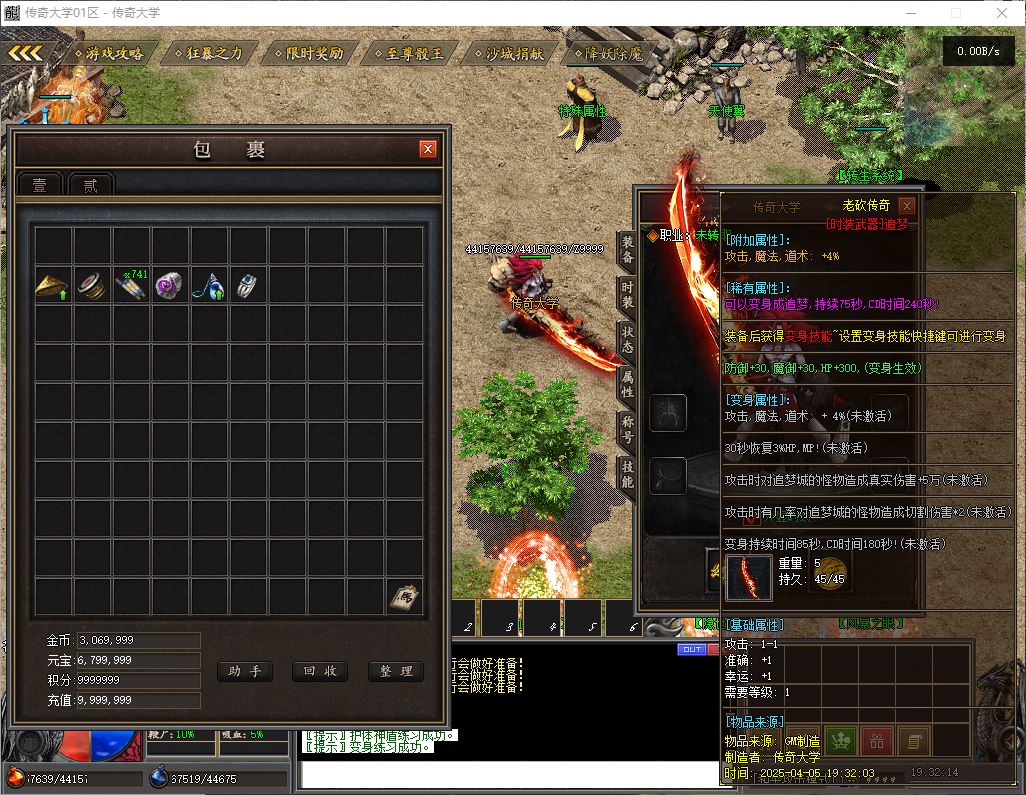The image size is (1026, 795).
Task: Switch to the 装备 equipment tab
Action: [x=628, y=249]
